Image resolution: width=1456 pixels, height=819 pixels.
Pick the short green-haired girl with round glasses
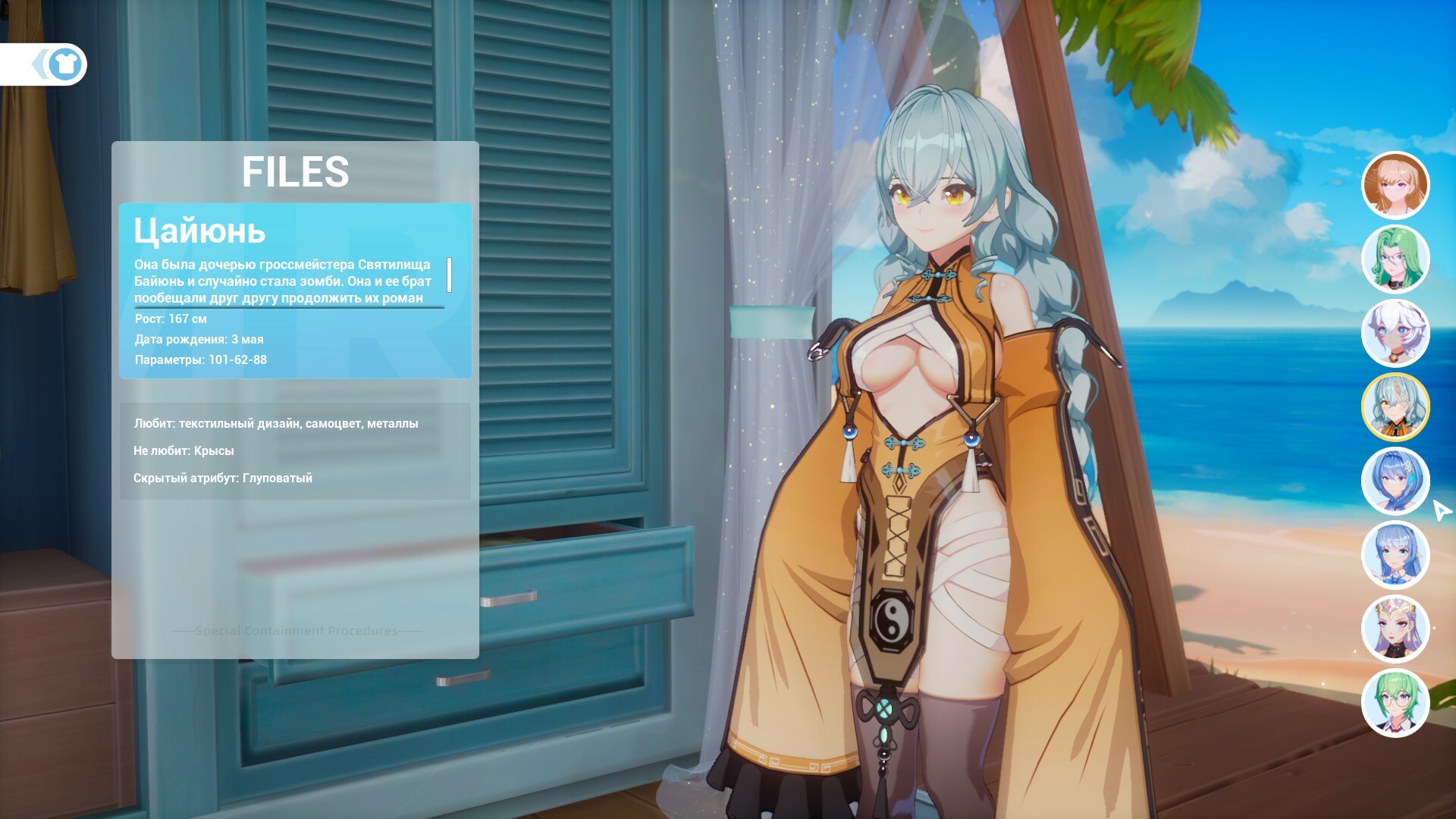(1395, 703)
